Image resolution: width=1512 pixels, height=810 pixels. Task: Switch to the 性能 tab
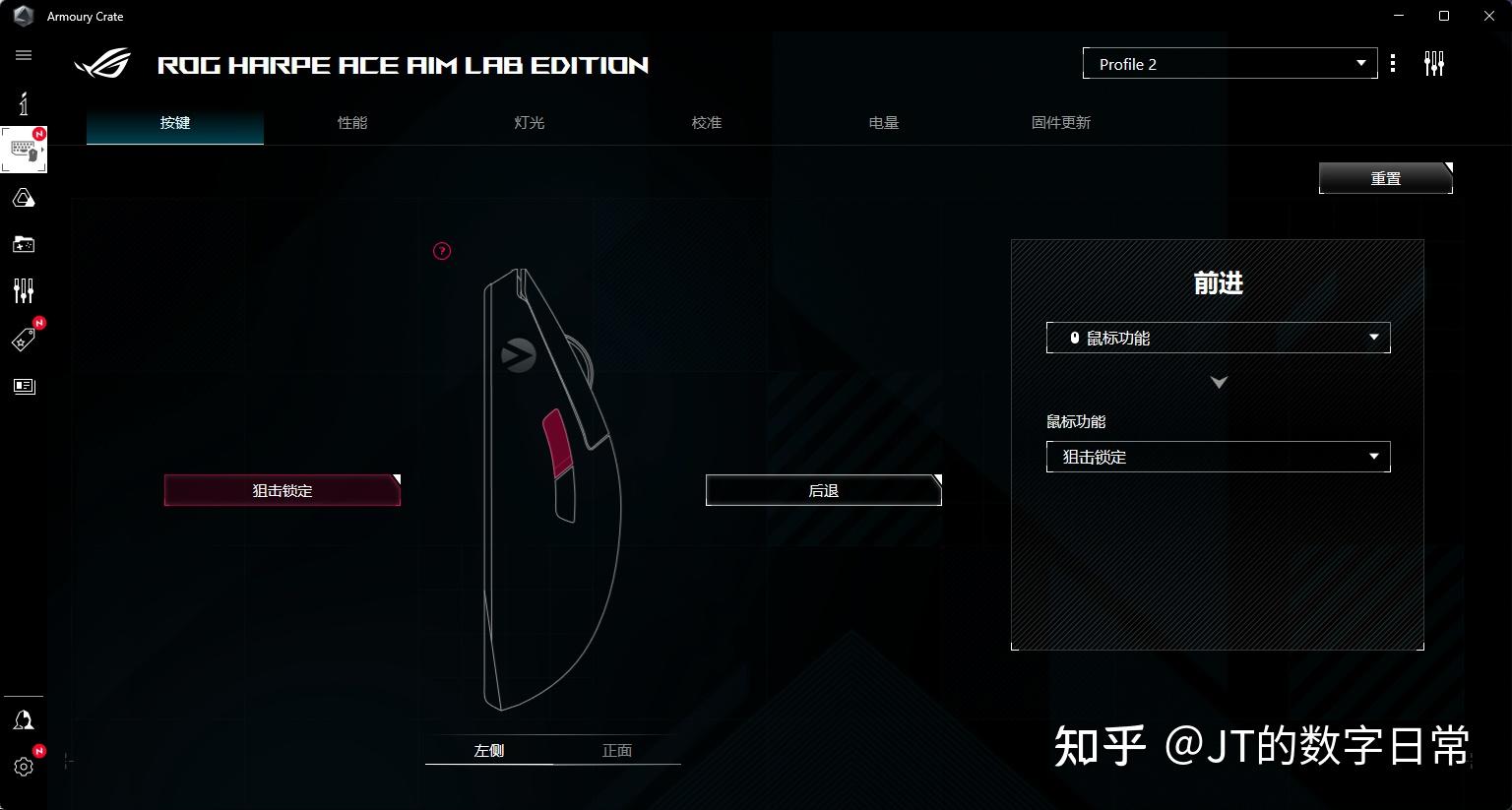351,122
